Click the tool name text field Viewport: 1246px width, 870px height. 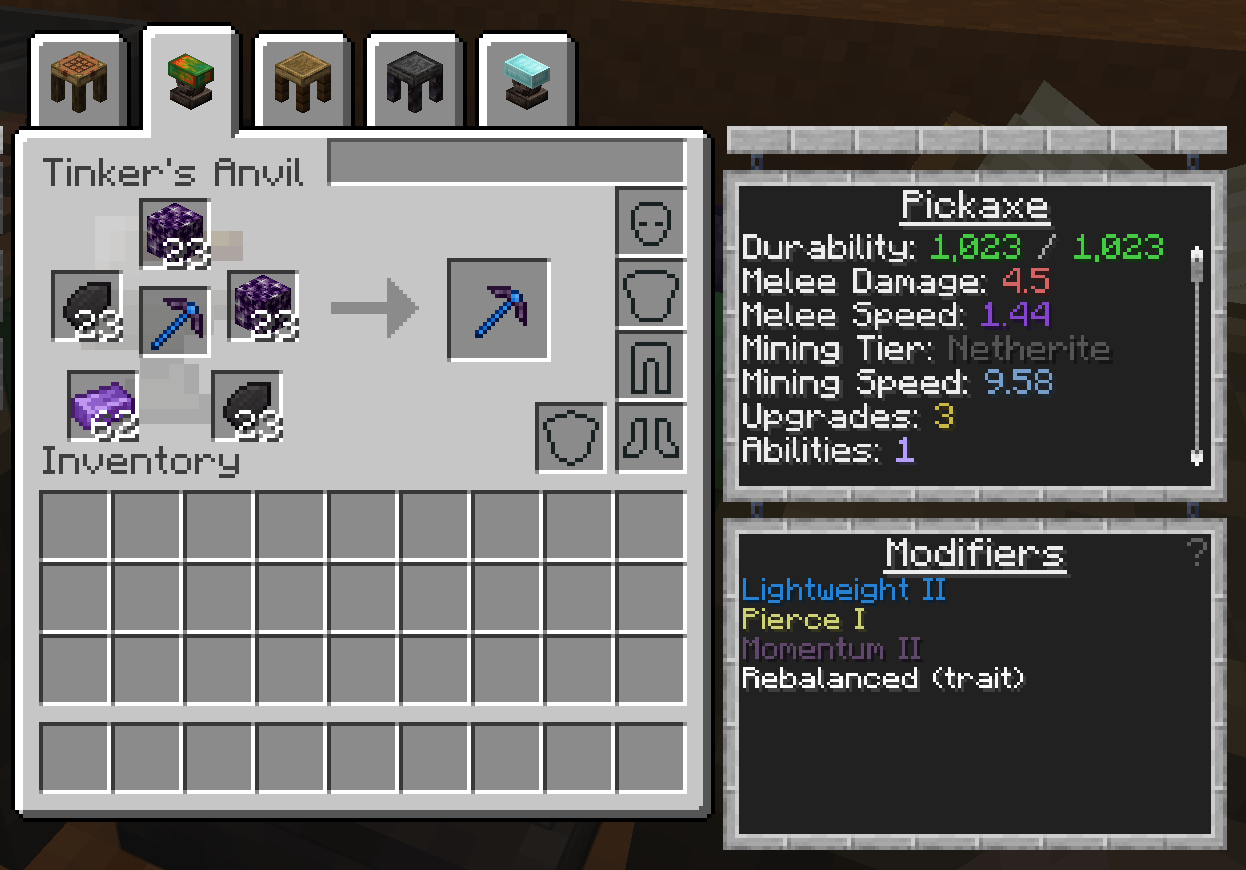coord(507,162)
